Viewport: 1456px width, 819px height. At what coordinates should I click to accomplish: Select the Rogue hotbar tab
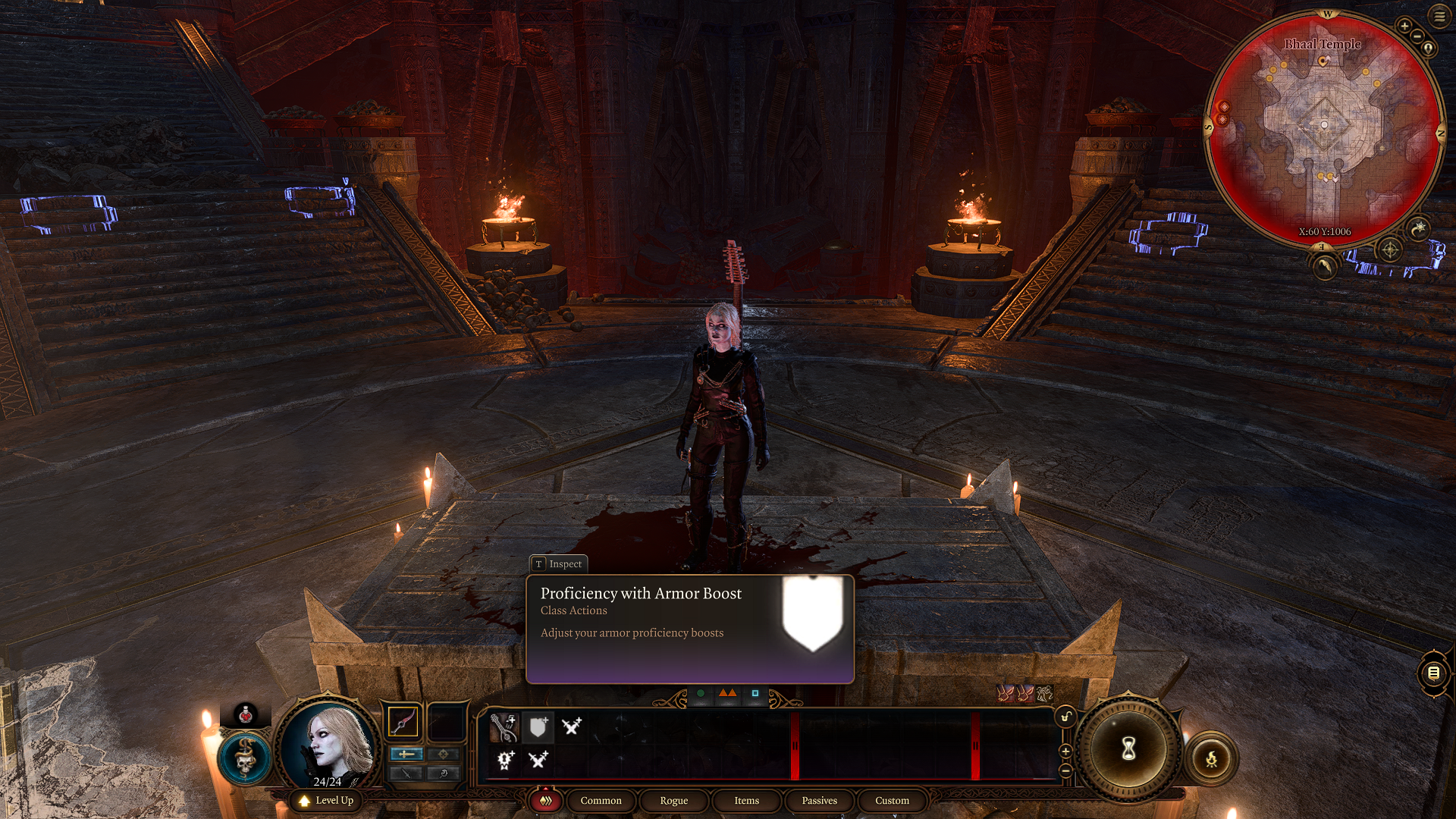(673, 801)
